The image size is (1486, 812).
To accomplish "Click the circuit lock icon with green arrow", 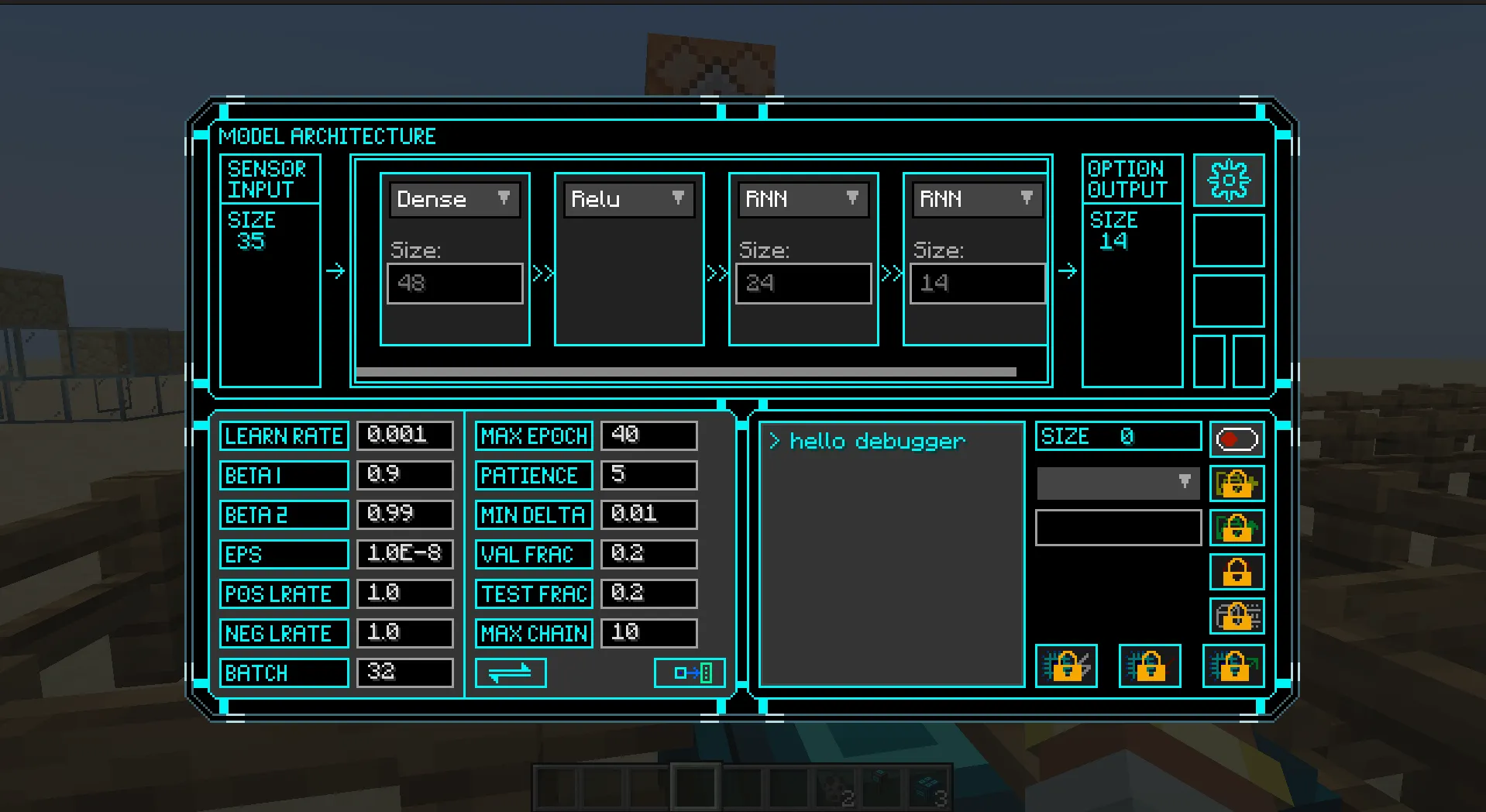I will (1233, 666).
